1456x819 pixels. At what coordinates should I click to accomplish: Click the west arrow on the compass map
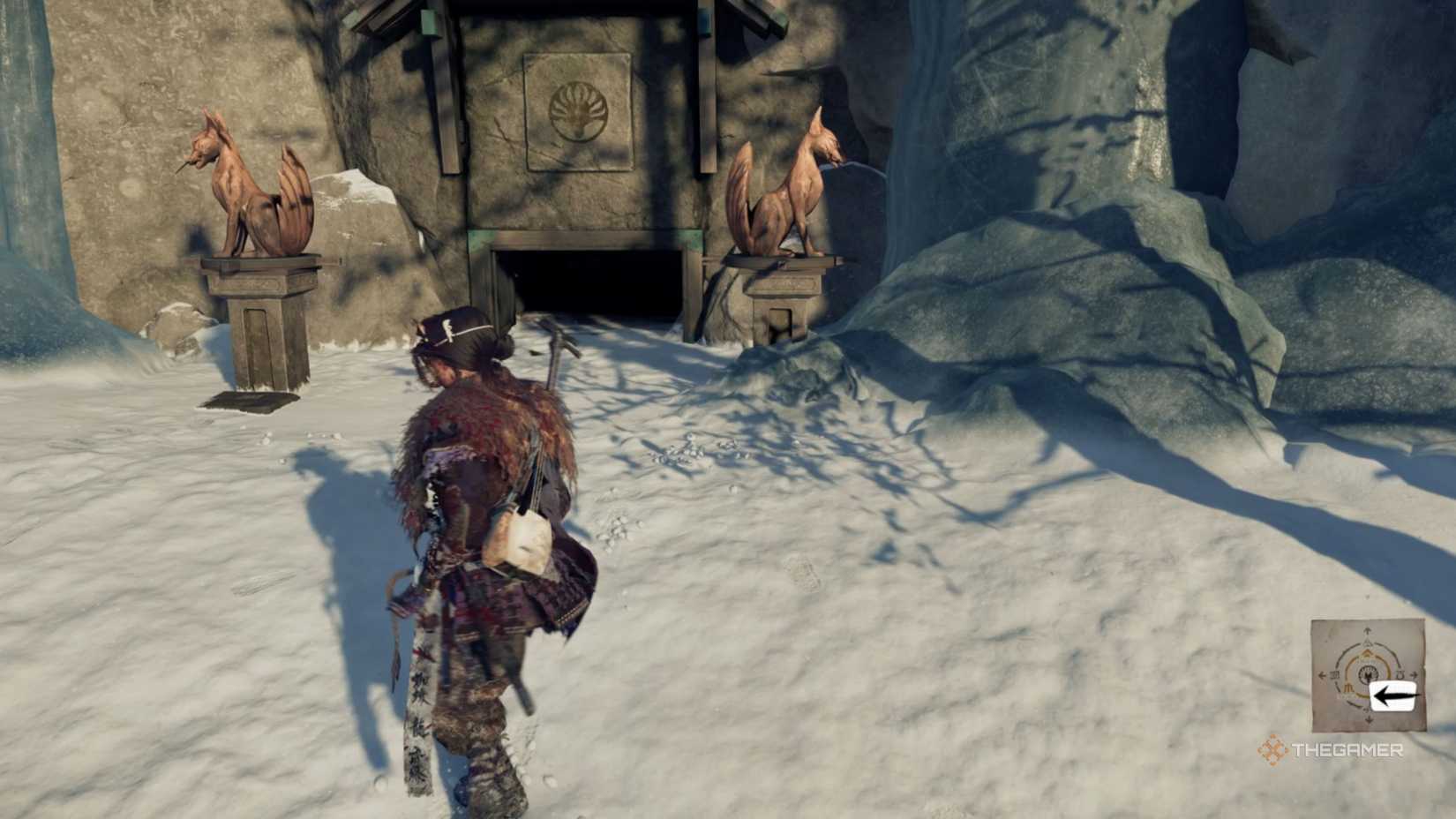[1321, 675]
